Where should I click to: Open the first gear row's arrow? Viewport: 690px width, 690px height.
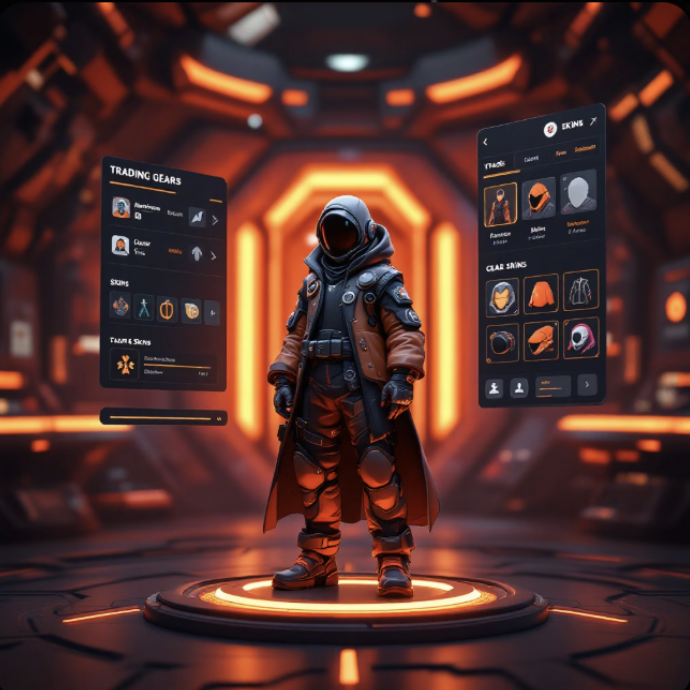point(214,219)
